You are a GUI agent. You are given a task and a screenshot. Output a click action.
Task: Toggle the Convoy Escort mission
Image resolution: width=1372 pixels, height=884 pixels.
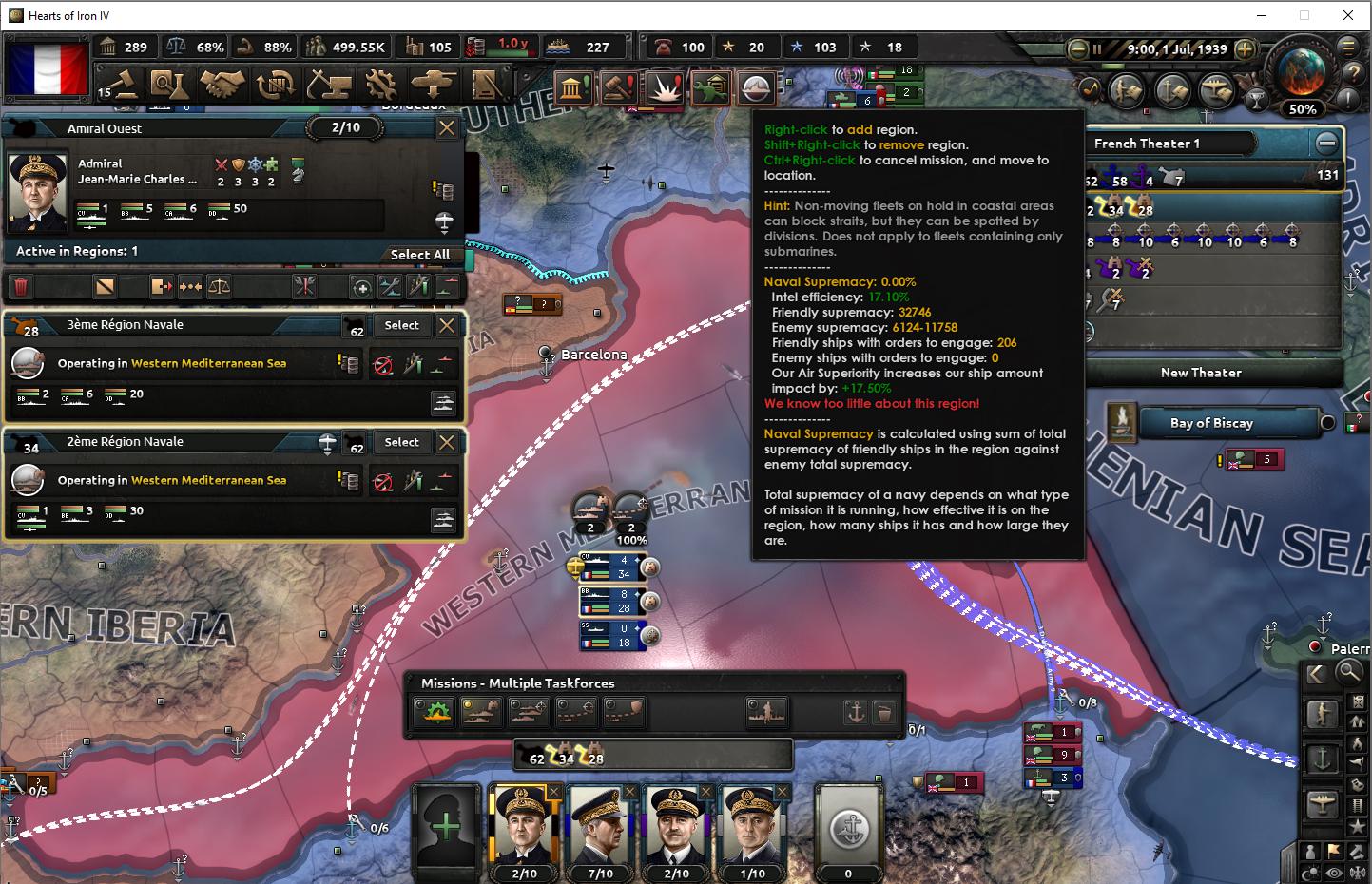pyautogui.click(x=623, y=711)
